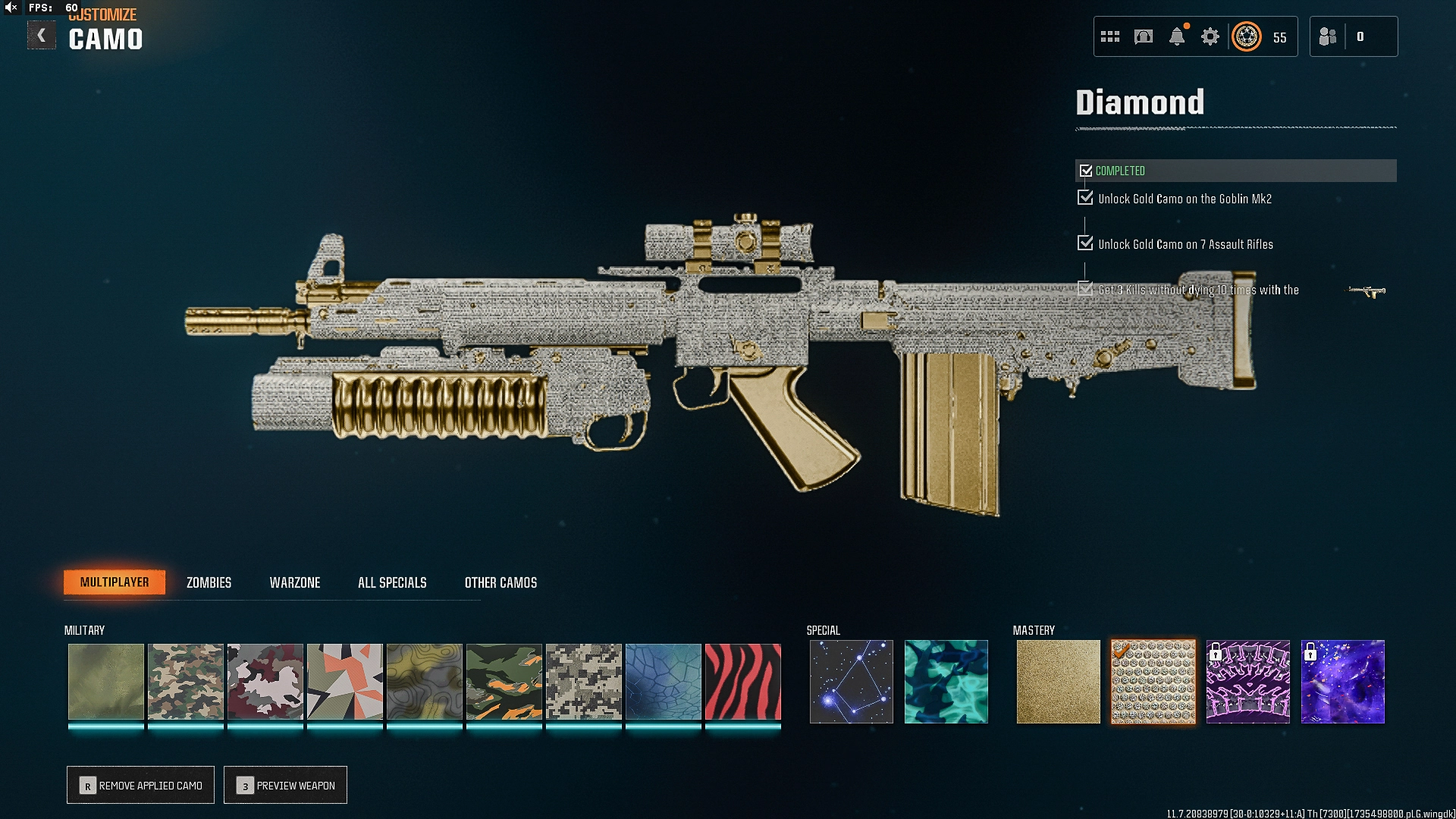Select the orange geometric splinter camo
The image size is (1456, 819).
click(344, 682)
